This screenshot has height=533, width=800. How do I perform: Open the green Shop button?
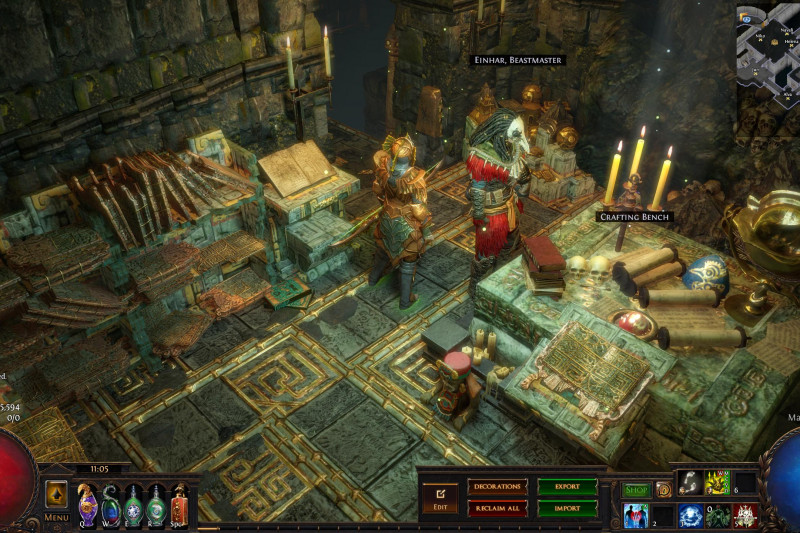[636, 490]
